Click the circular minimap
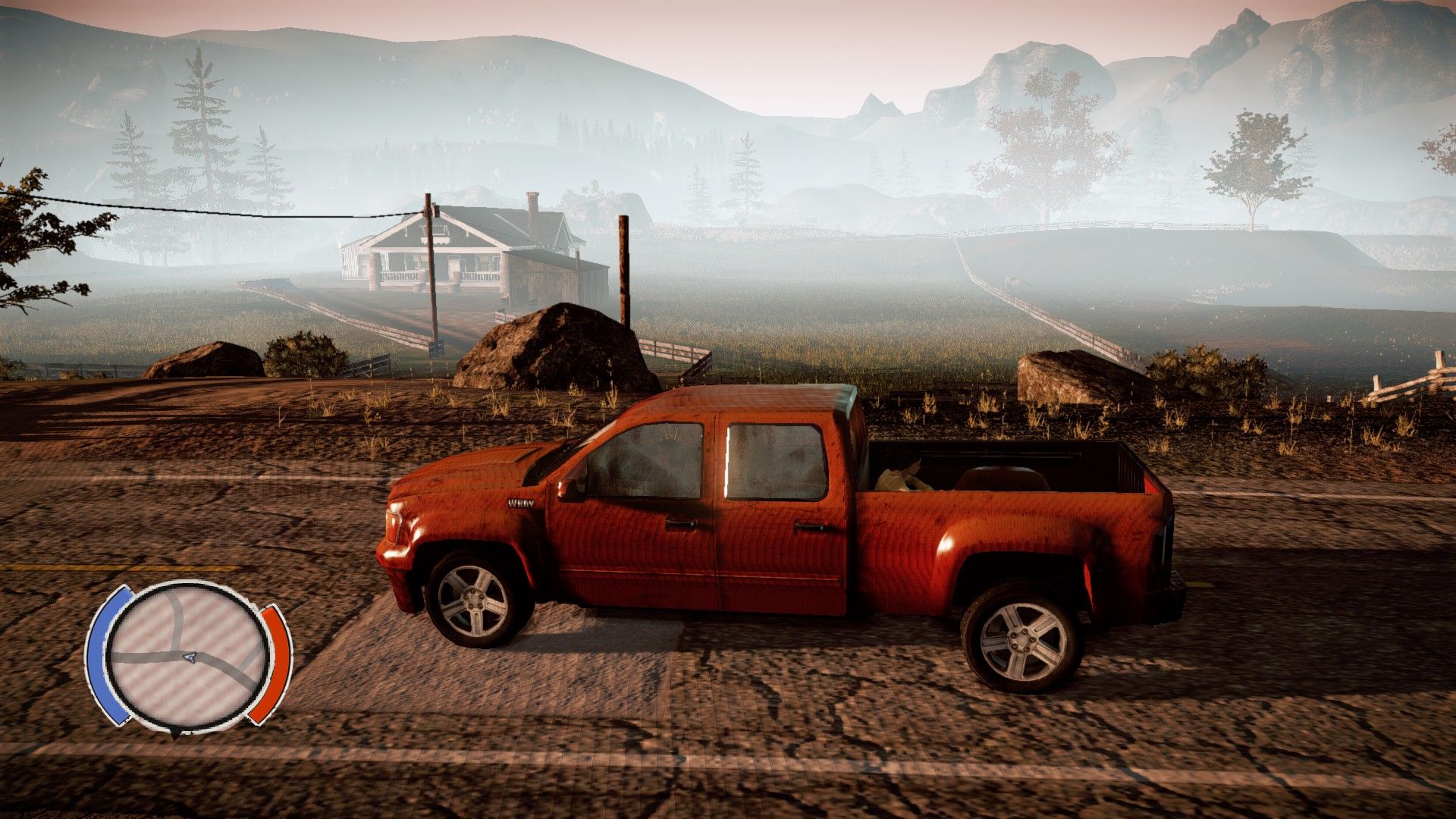The width and height of the screenshot is (1456, 819). click(x=187, y=657)
